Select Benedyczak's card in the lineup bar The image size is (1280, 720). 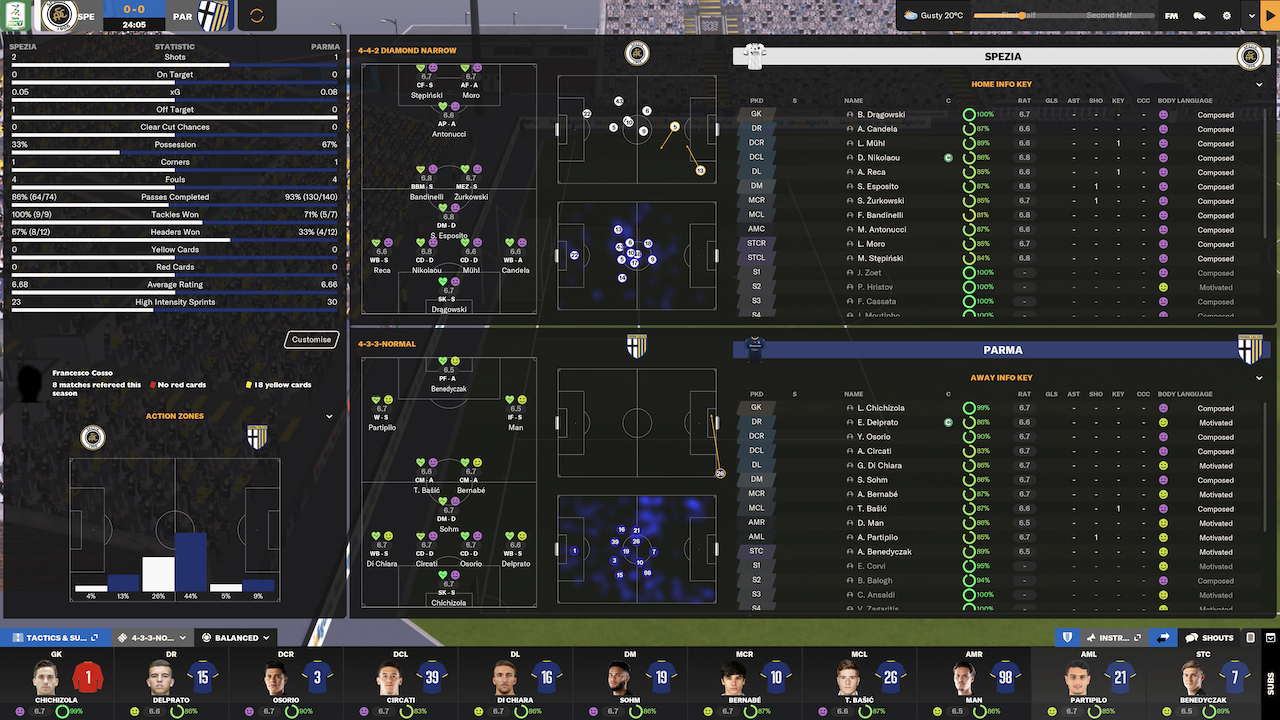pos(1203,683)
